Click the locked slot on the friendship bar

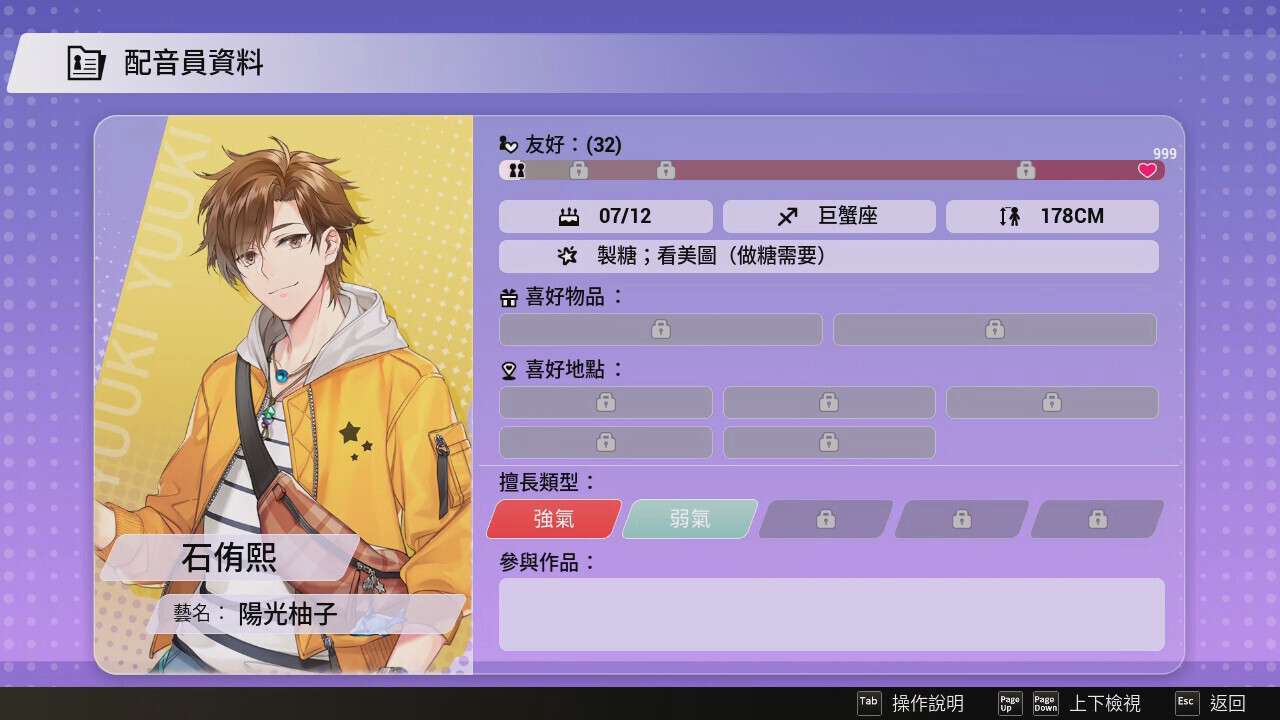(580, 170)
